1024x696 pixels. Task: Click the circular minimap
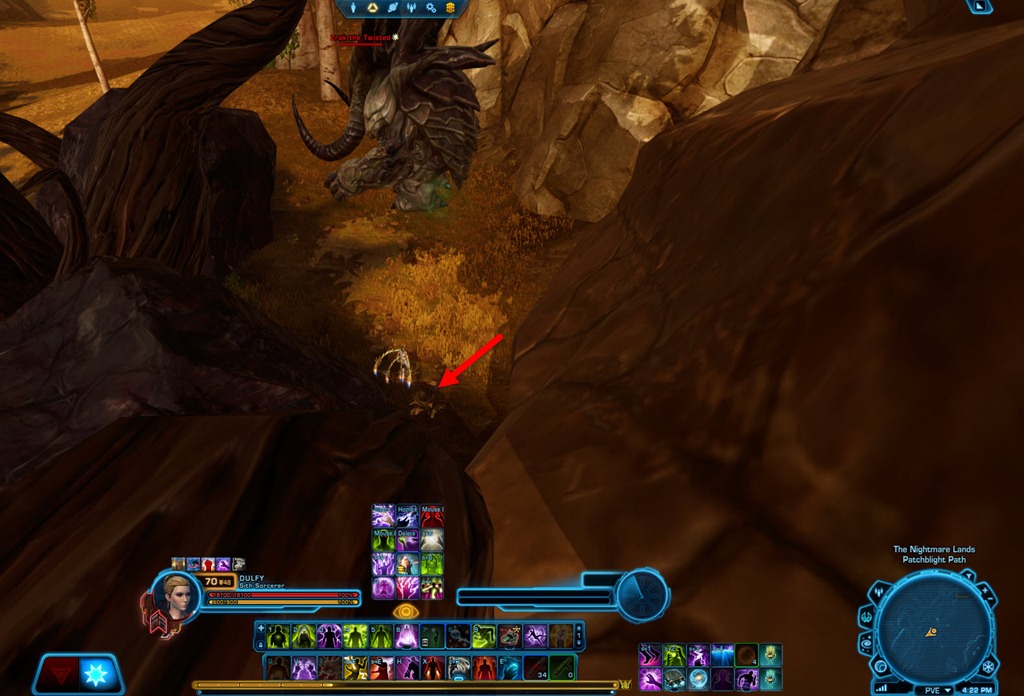pyautogui.click(x=931, y=629)
